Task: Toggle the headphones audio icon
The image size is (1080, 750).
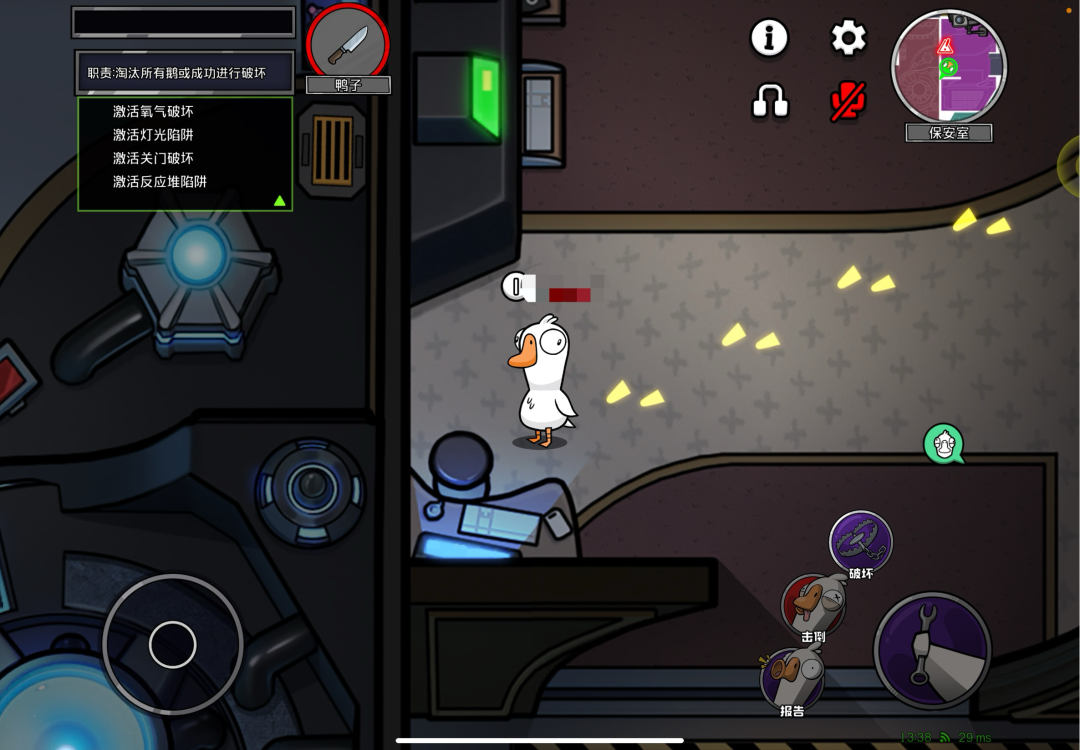Action: [x=770, y=100]
